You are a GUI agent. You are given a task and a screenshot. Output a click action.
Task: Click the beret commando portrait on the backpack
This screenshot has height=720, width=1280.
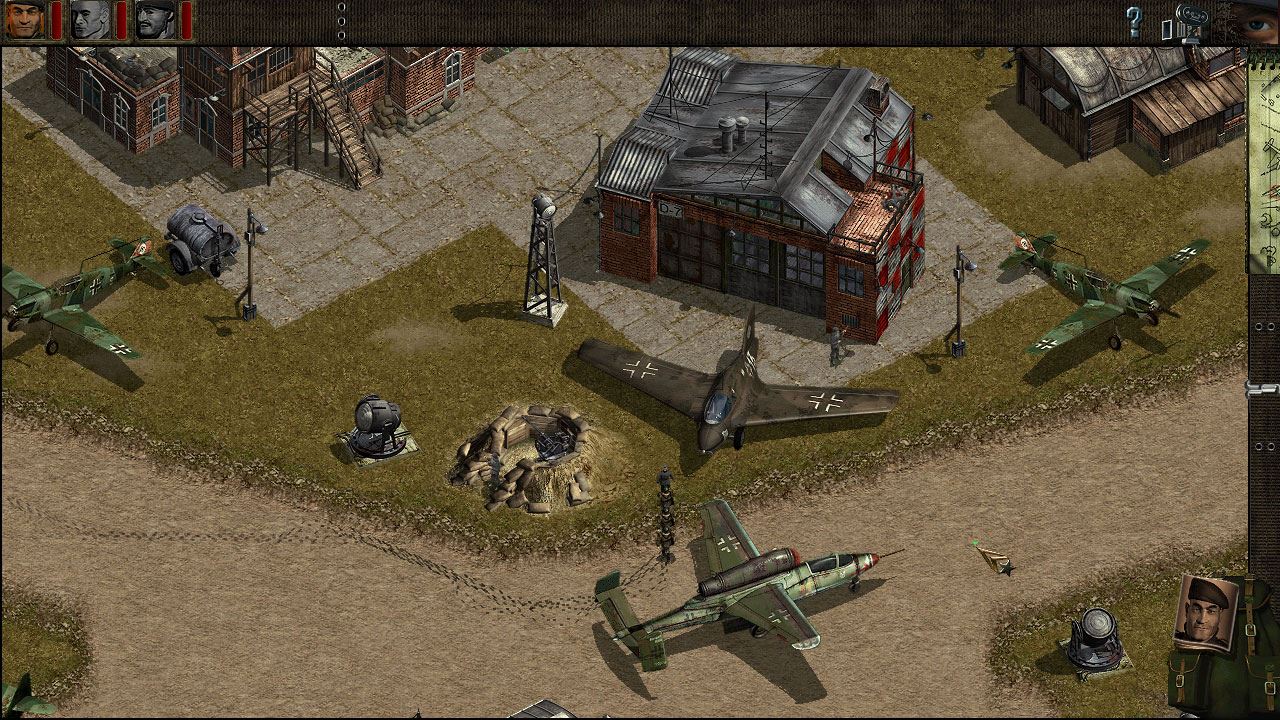[x=1205, y=612]
